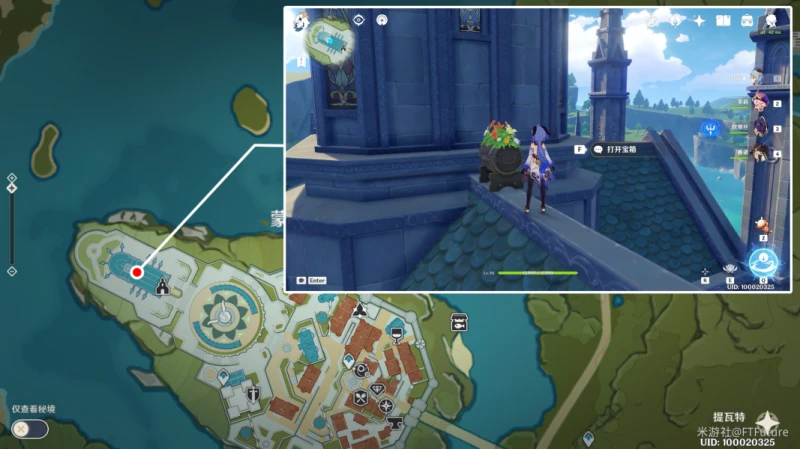Screen dimensions: 800x449
Task: Open the Wish four-pointed star icon
Action: click(x=699, y=20)
